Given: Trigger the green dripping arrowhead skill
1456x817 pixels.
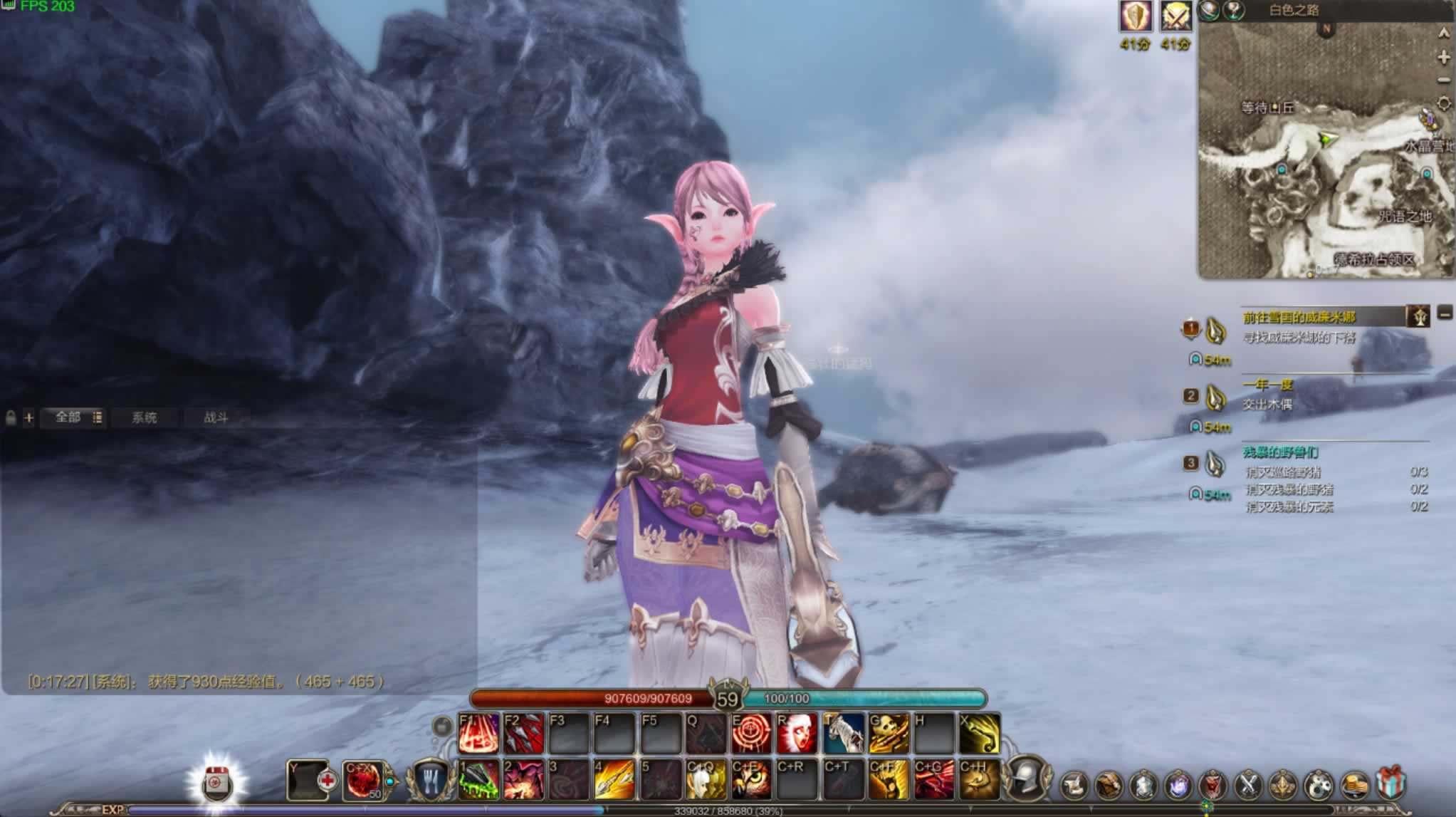Looking at the screenshot, I should pyautogui.click(x=478, y=779).
